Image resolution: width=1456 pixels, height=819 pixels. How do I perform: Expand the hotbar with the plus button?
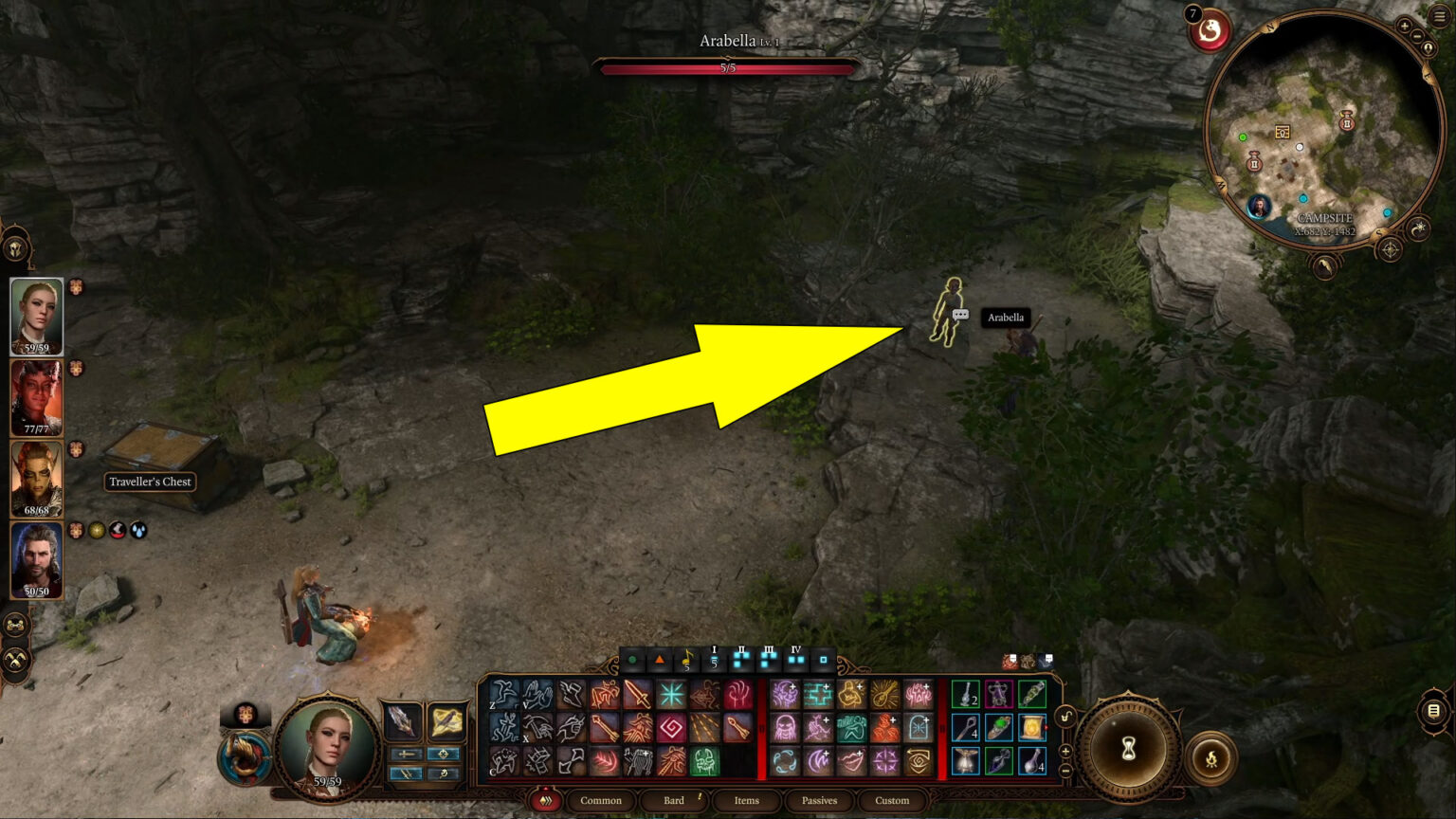[1065, 751]
